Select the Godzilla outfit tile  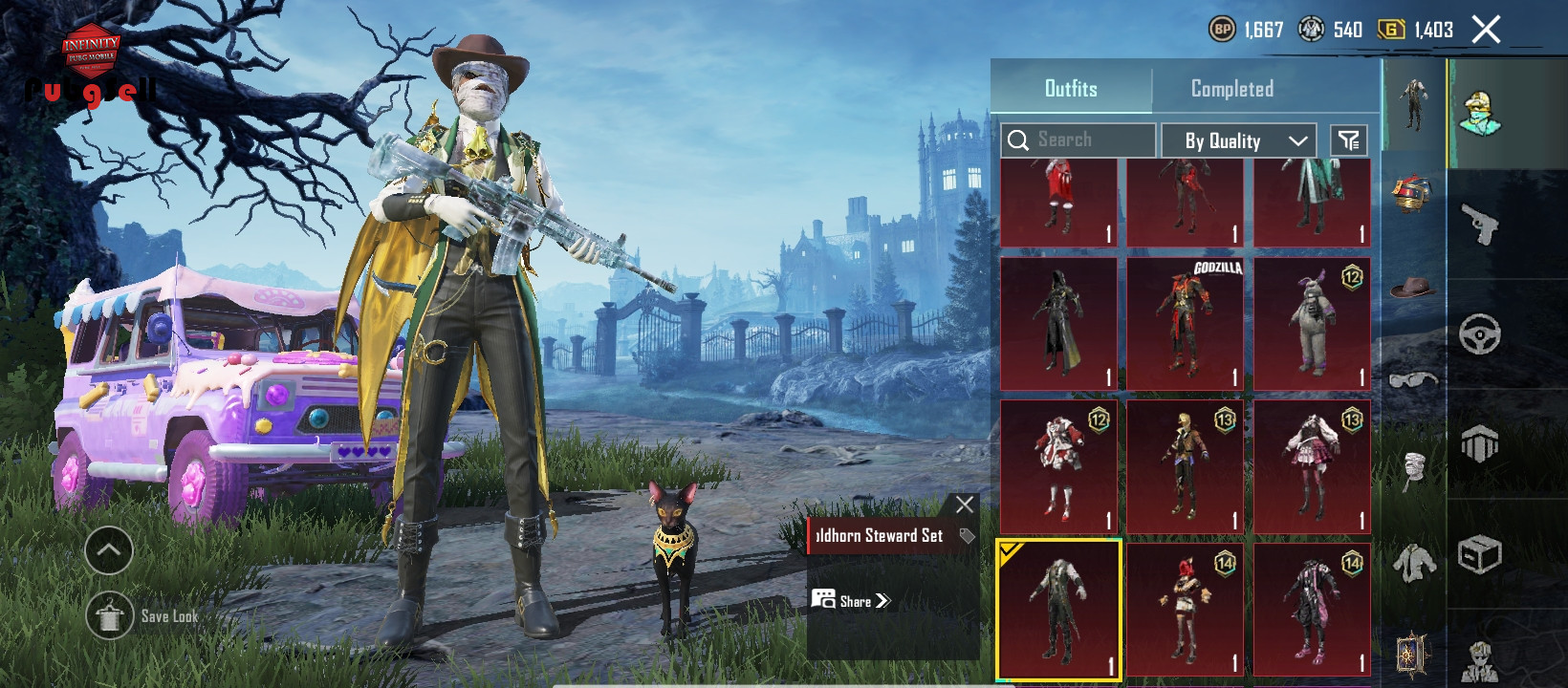click(x=1185, y=323)
